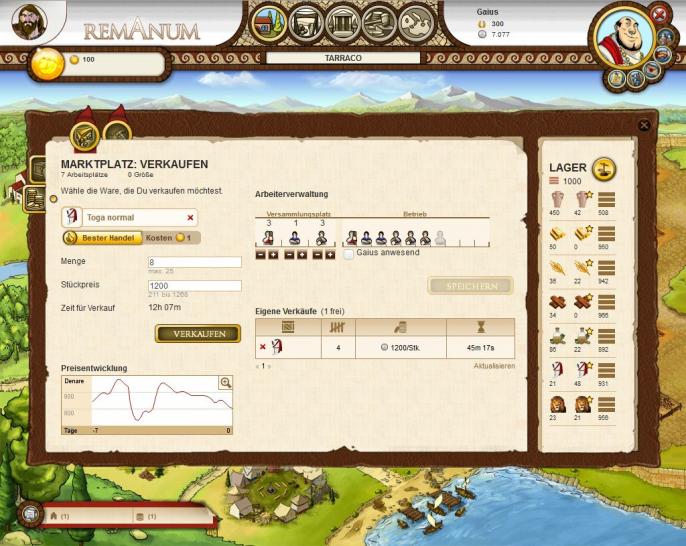Image resolution: width=686 pixels, height=546 pixels.
Task: Save worker assignment with Speichern
Action: coord(470,286)
